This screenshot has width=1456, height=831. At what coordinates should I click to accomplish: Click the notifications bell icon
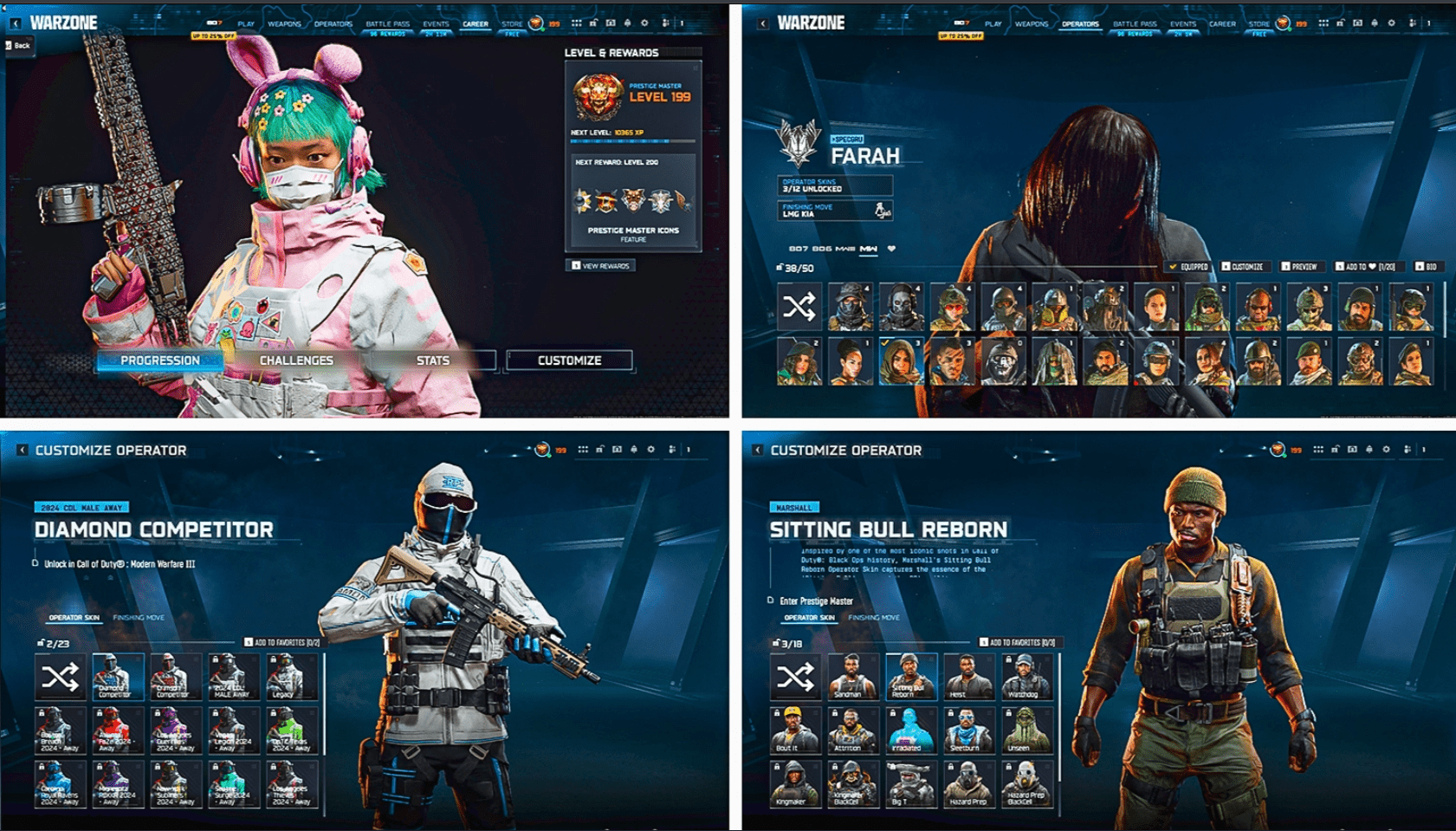click(629, 23)
